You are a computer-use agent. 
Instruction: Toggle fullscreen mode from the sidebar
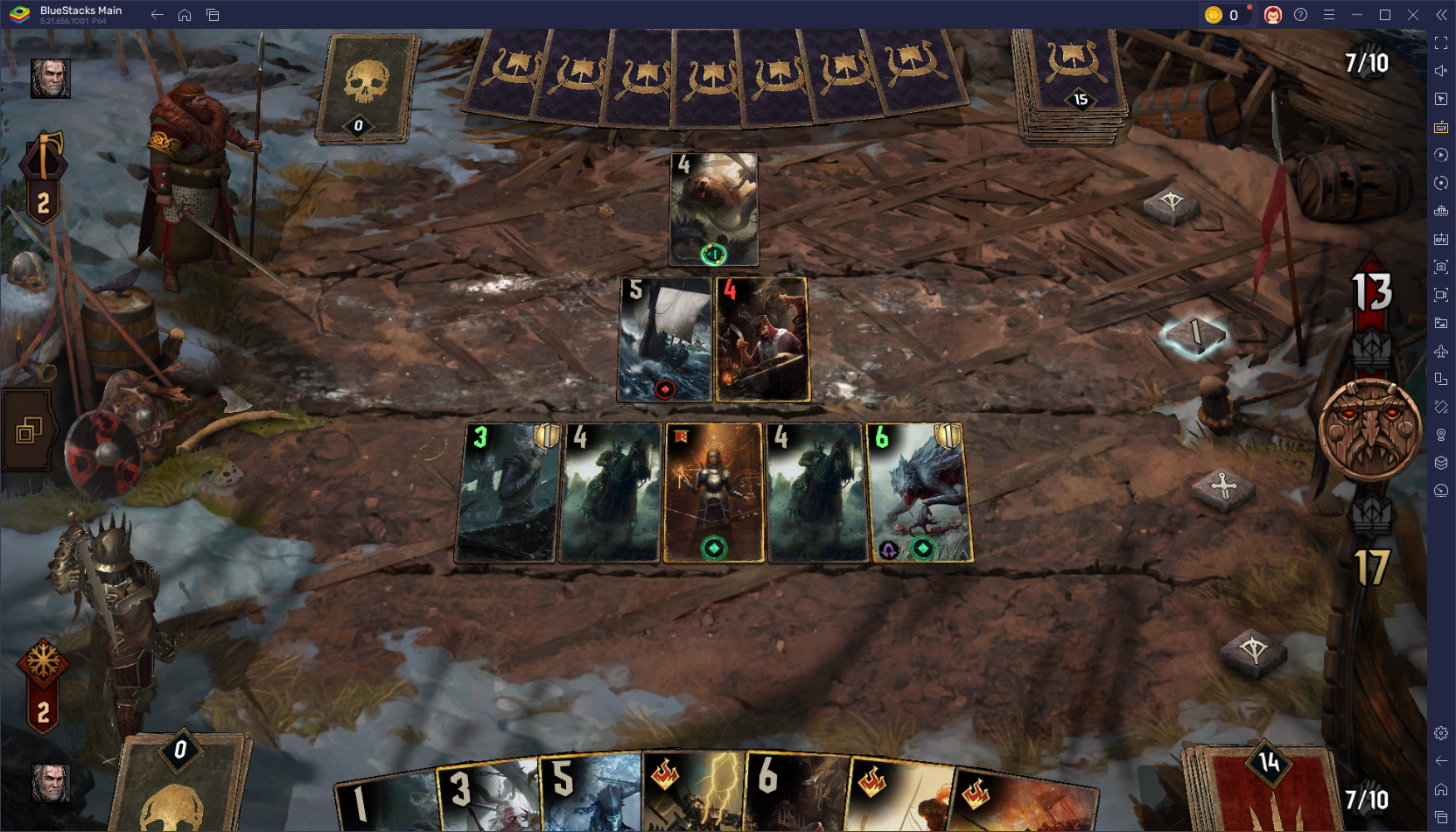point(1440,42)
